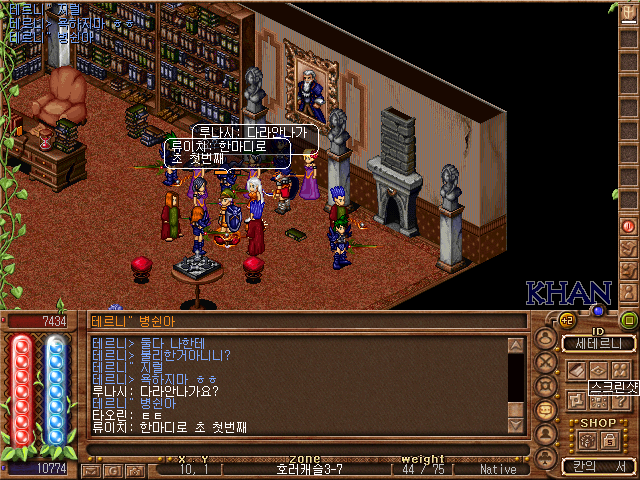Open the SHOP padlock button
The image size is (640, 480).
pos(610,440)
